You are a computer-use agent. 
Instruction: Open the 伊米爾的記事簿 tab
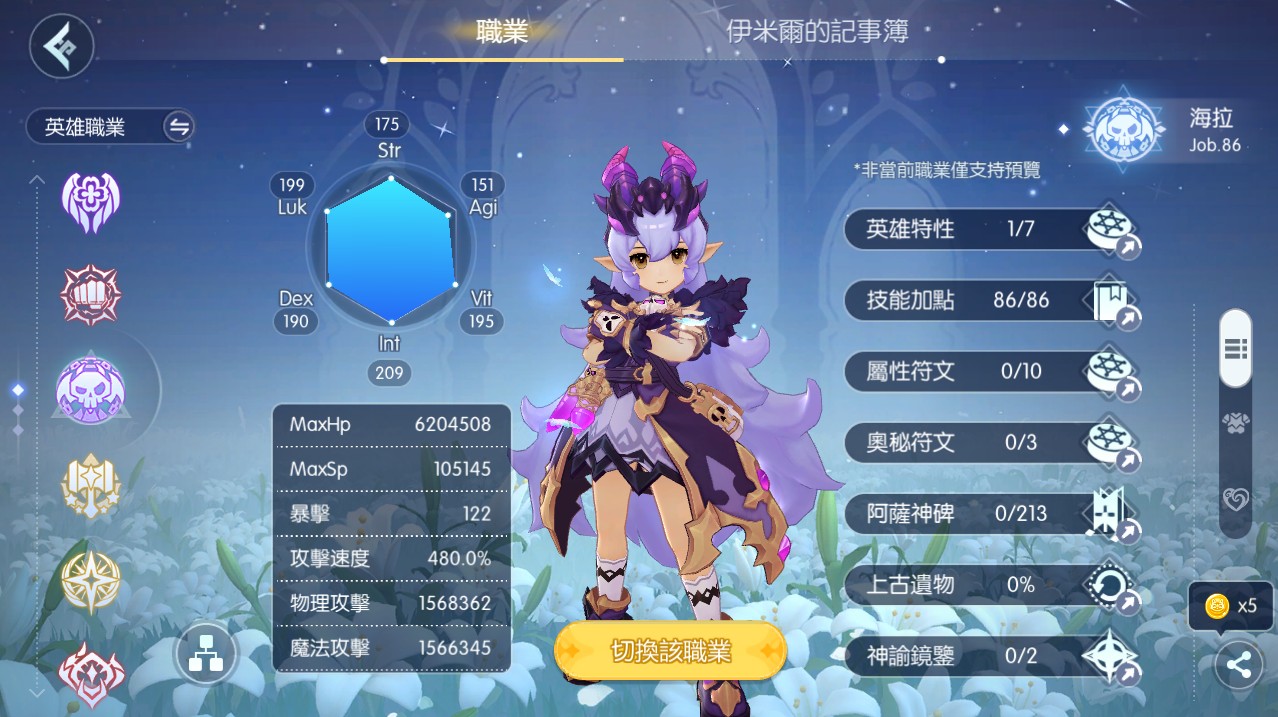817,32
